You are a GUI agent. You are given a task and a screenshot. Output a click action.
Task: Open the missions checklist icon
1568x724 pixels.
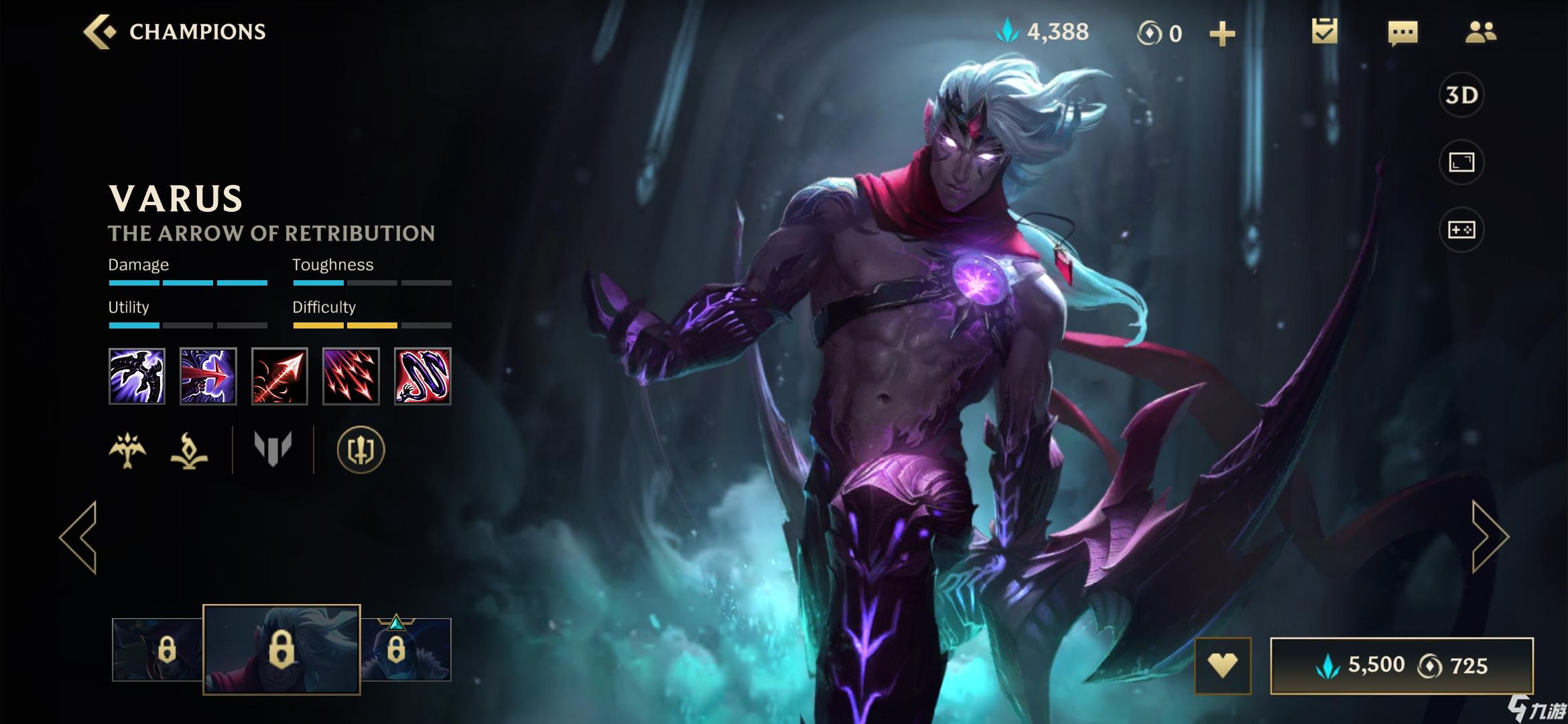pyautogui.click(x=1324, y=32)
